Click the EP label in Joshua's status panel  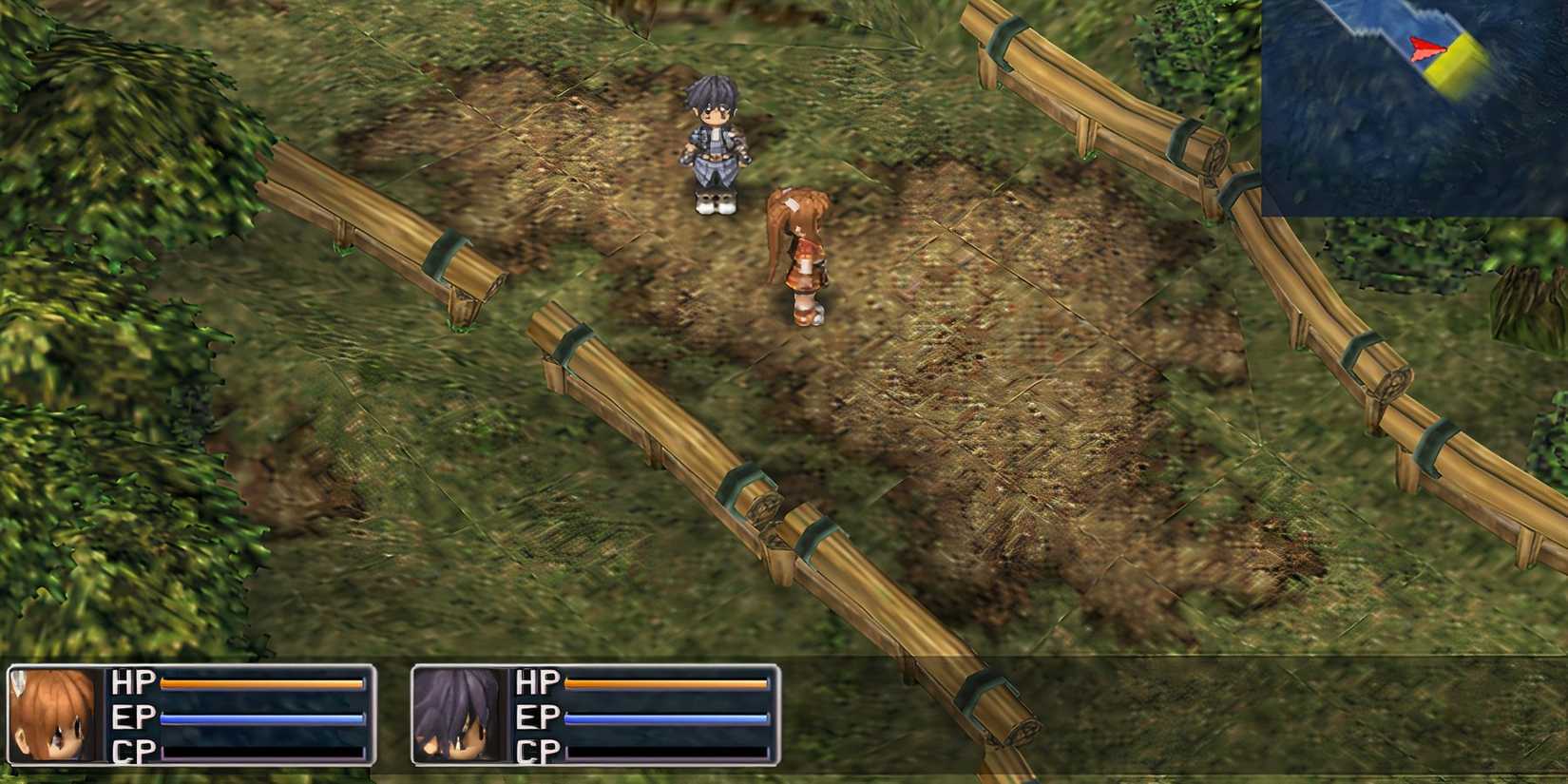(535, 718)
